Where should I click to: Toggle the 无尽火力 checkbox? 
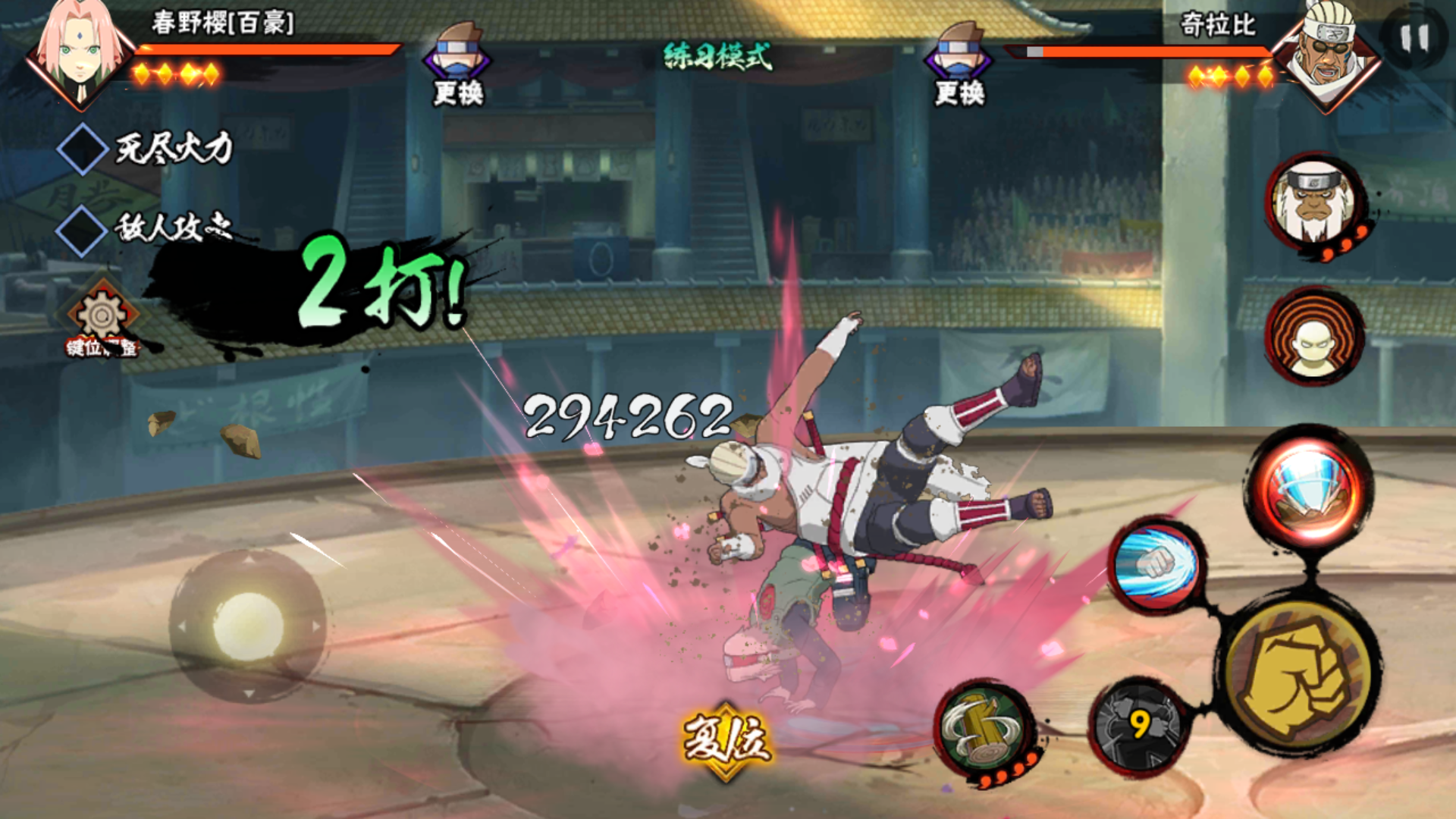82,149
